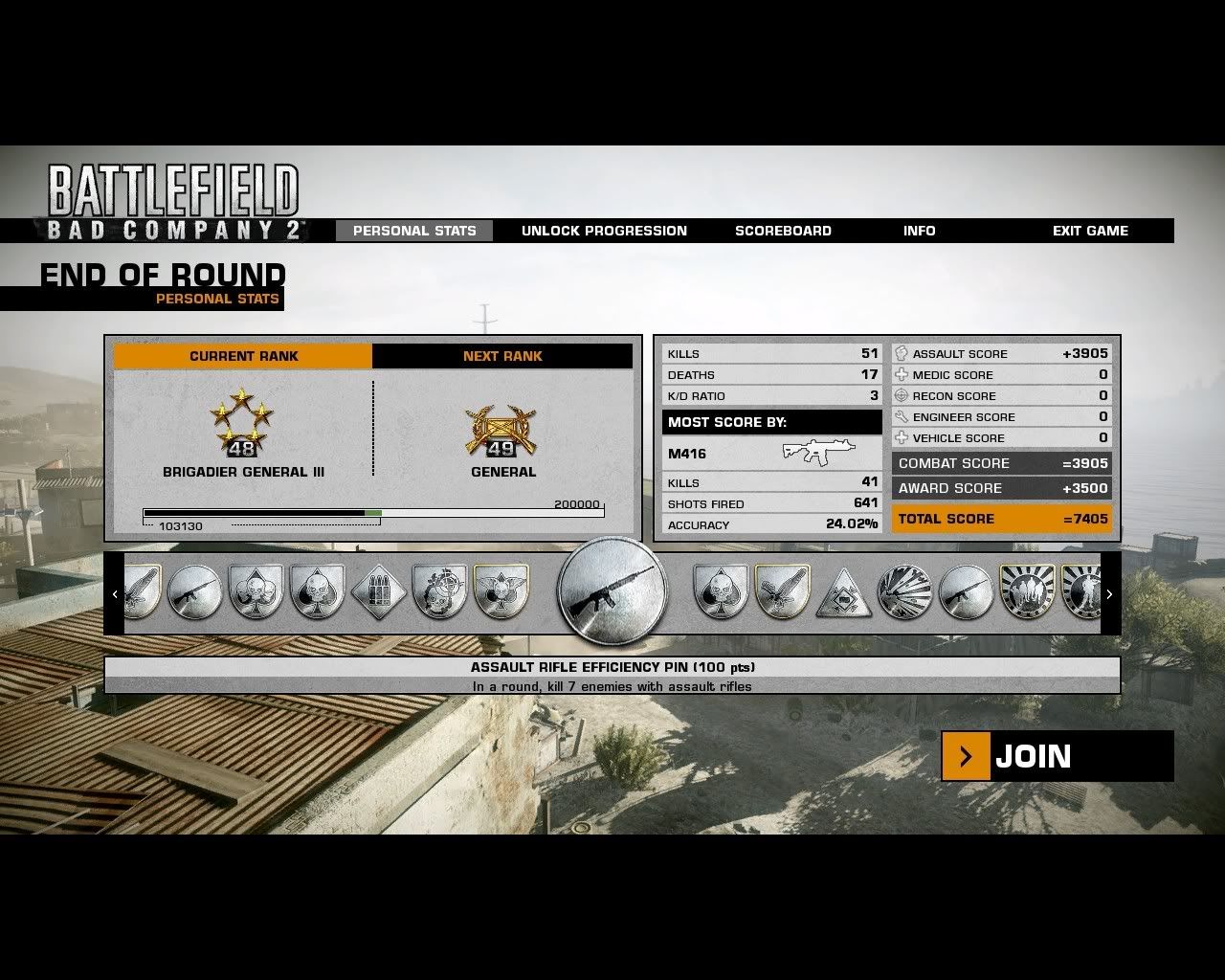Open the Unlock Progression tab

pyautogui.click(x=604, y=231)
